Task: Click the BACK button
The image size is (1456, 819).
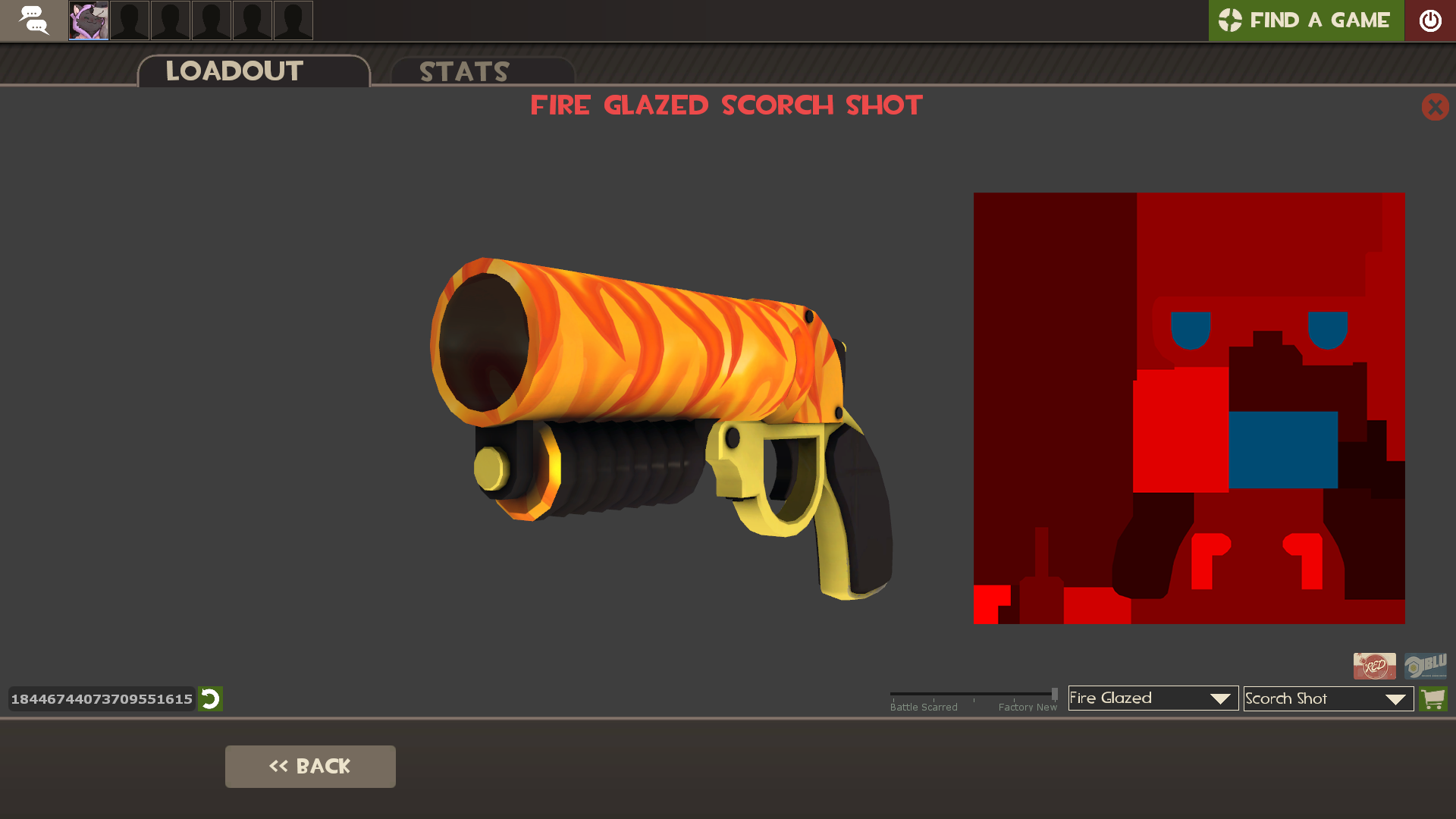Action: point(310,766)
